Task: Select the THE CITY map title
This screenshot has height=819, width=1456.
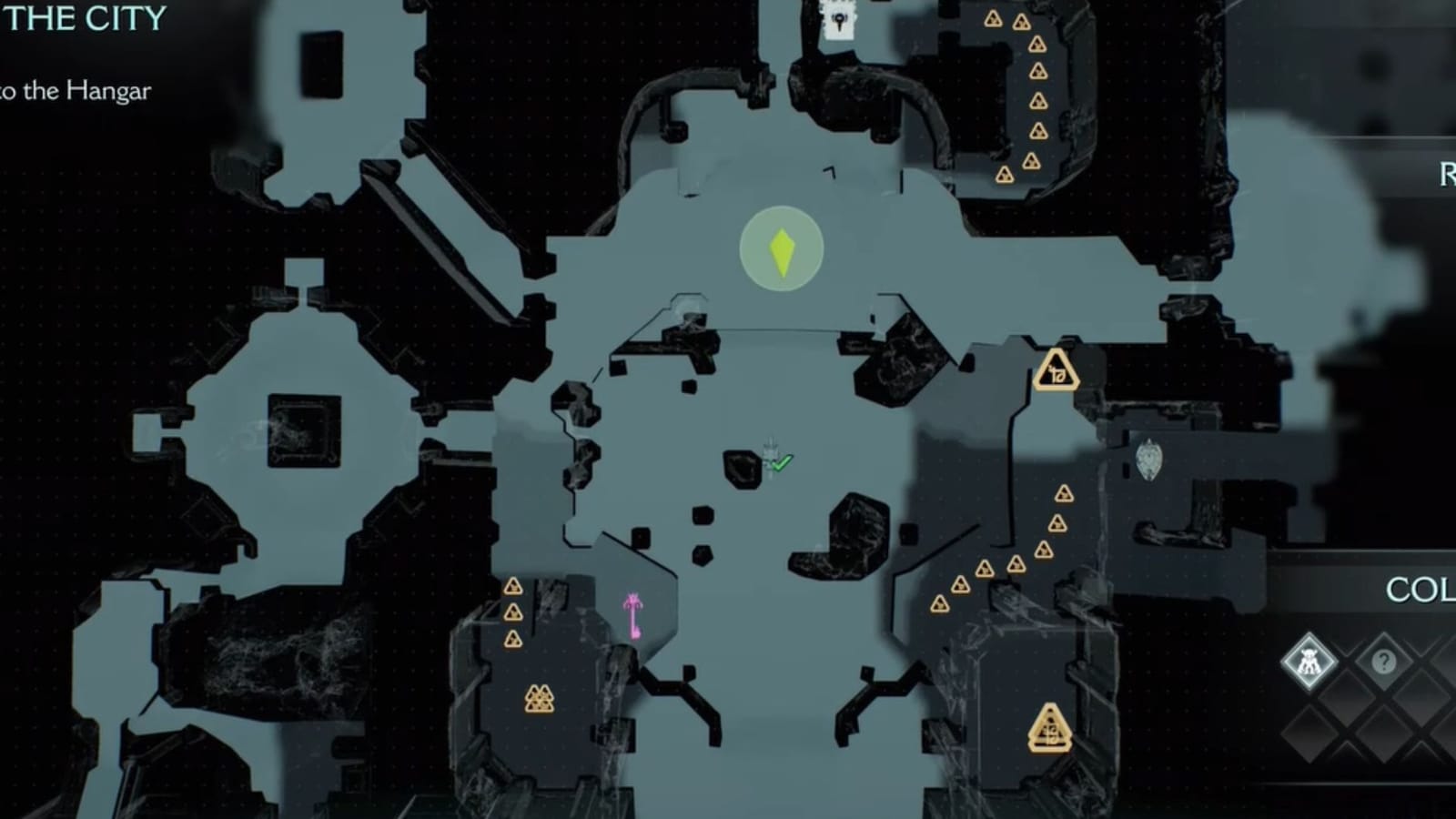Action: [82, 18]
